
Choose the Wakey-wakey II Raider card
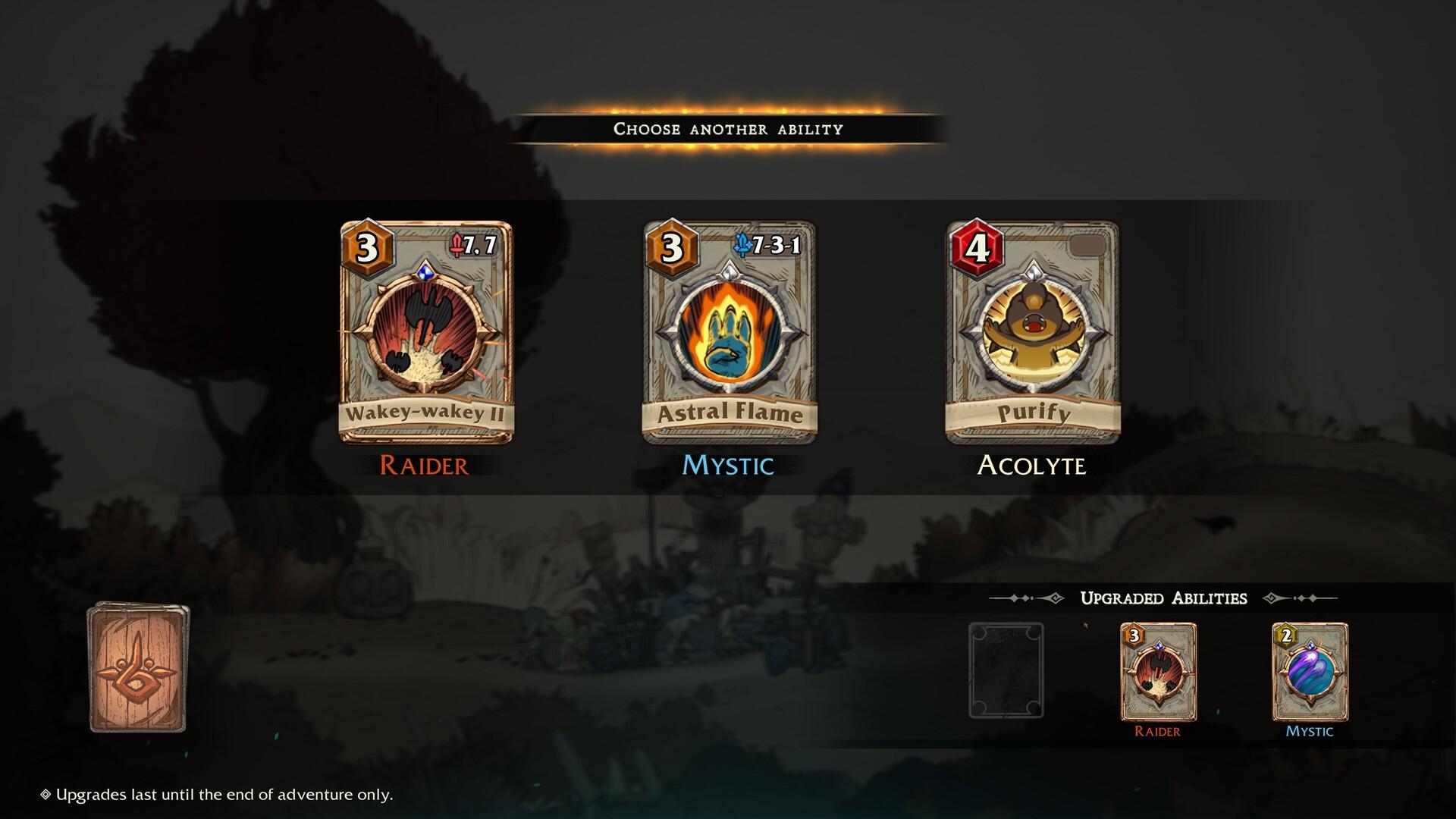425,333
